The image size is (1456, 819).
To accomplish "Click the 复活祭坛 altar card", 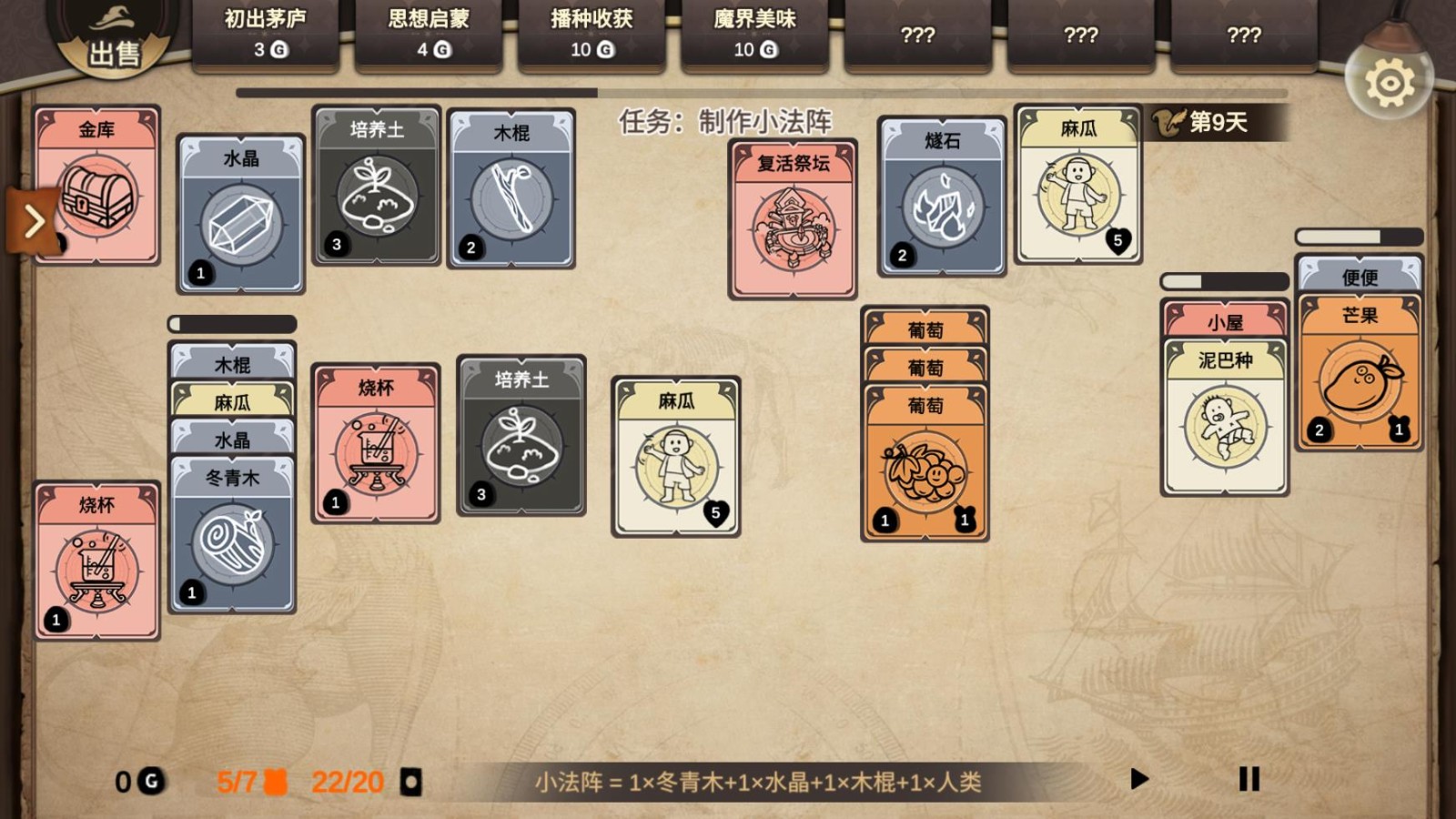I will [792, 218].
